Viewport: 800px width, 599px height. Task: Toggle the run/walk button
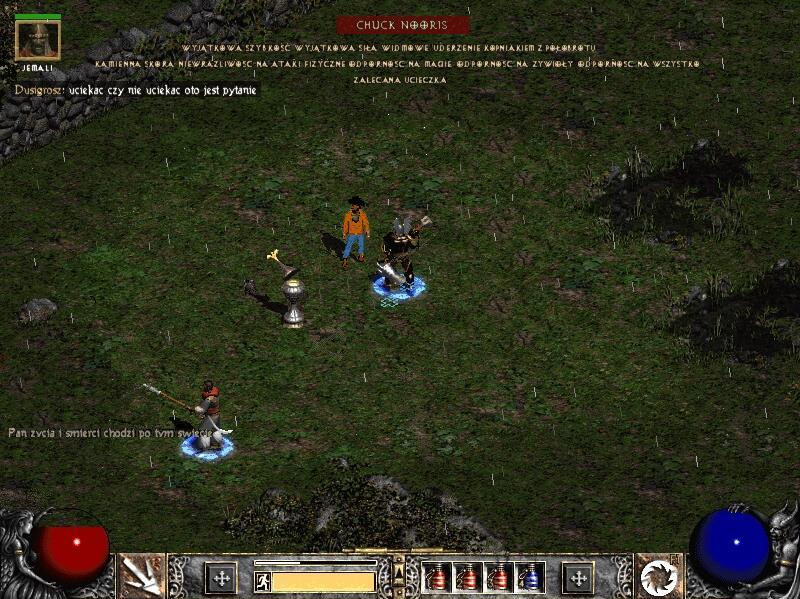point(262,580)
